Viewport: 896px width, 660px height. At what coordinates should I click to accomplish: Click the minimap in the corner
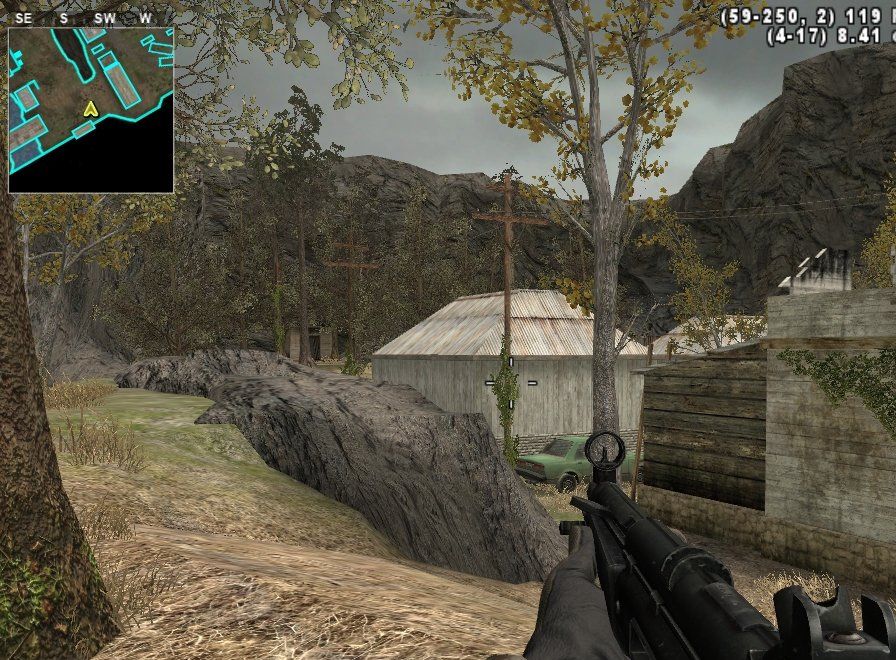point(91,110)
